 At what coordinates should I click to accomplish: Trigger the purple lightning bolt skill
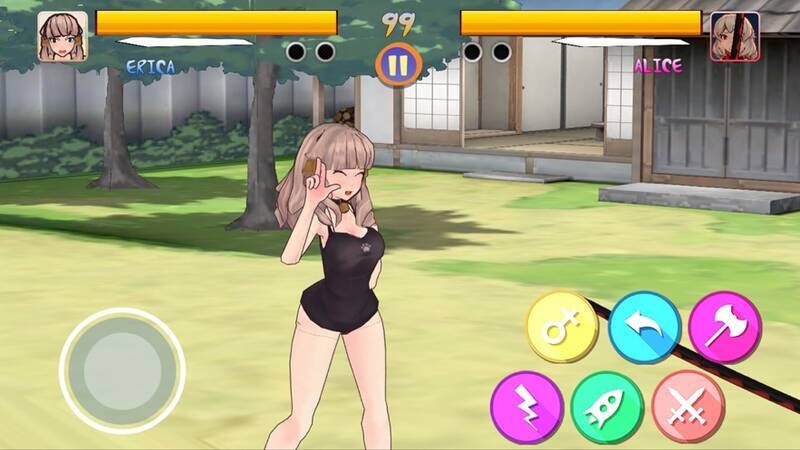[x=526, y=406]
